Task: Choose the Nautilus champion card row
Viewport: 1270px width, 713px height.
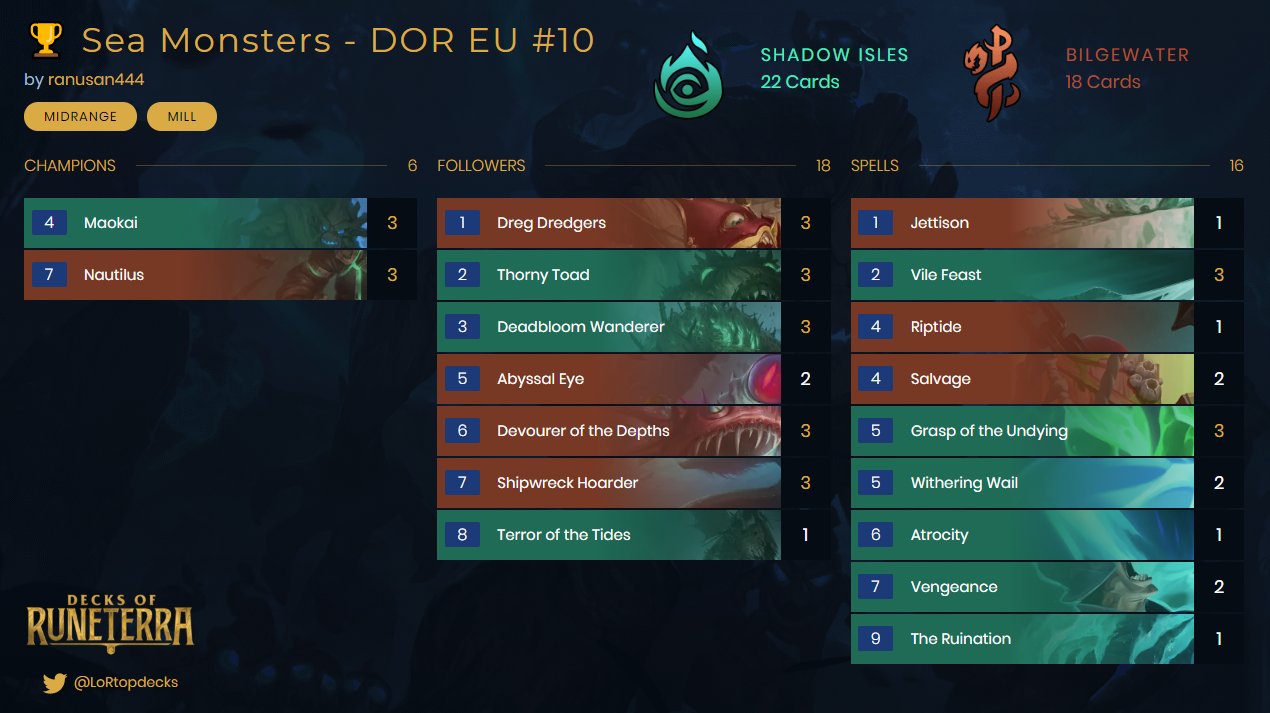Action: (x=195, y=275)
